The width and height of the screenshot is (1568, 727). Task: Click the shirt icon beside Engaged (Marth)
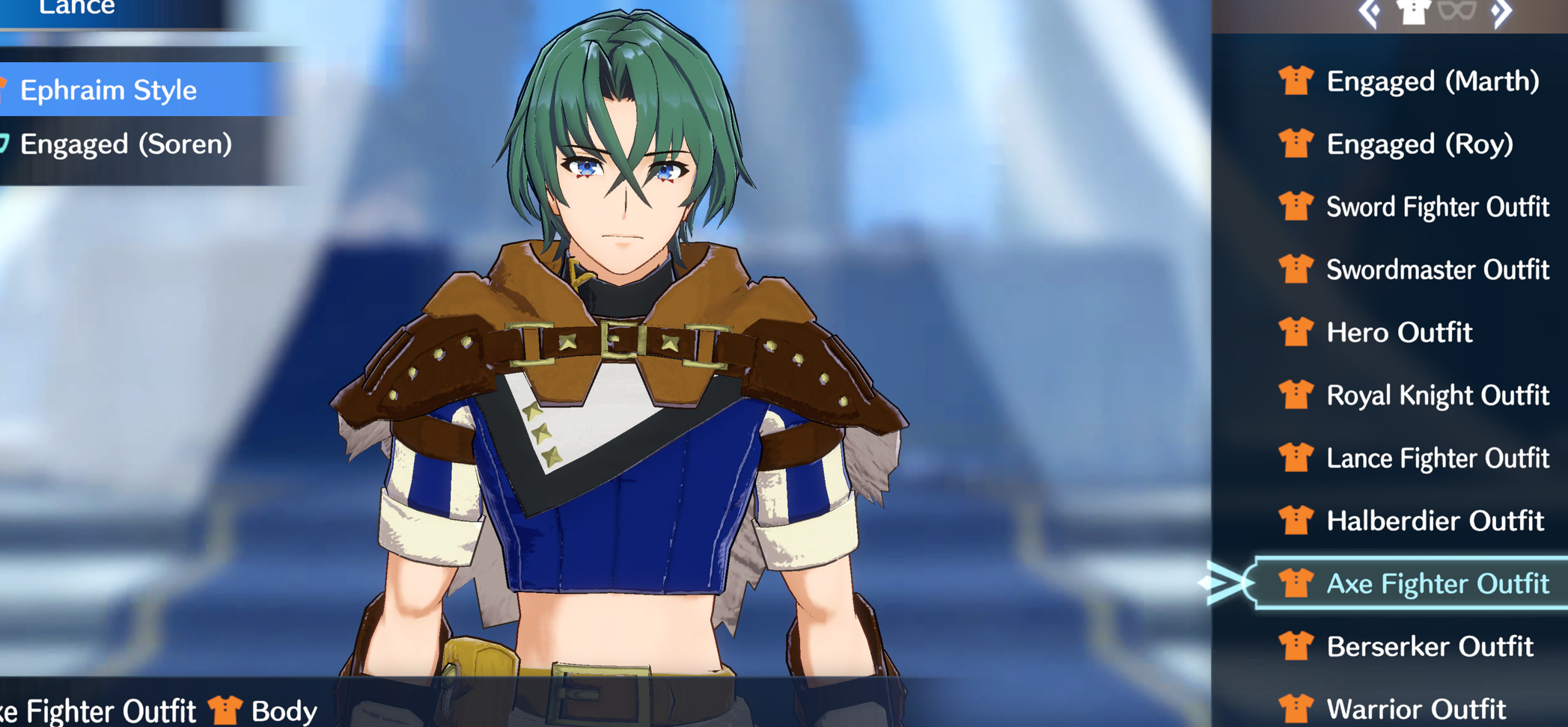coord(1298,82)
